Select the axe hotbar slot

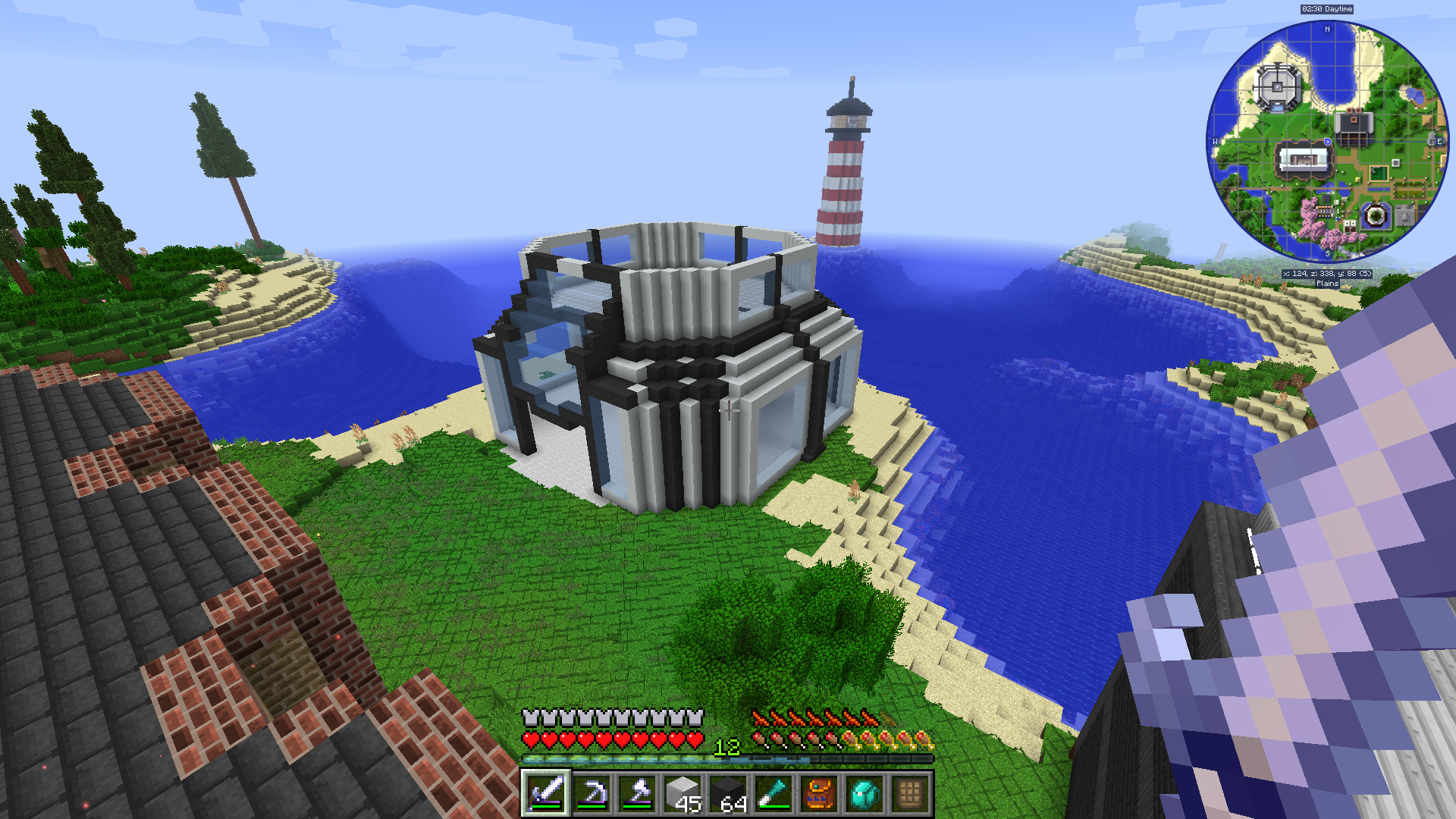coord(637,793)
